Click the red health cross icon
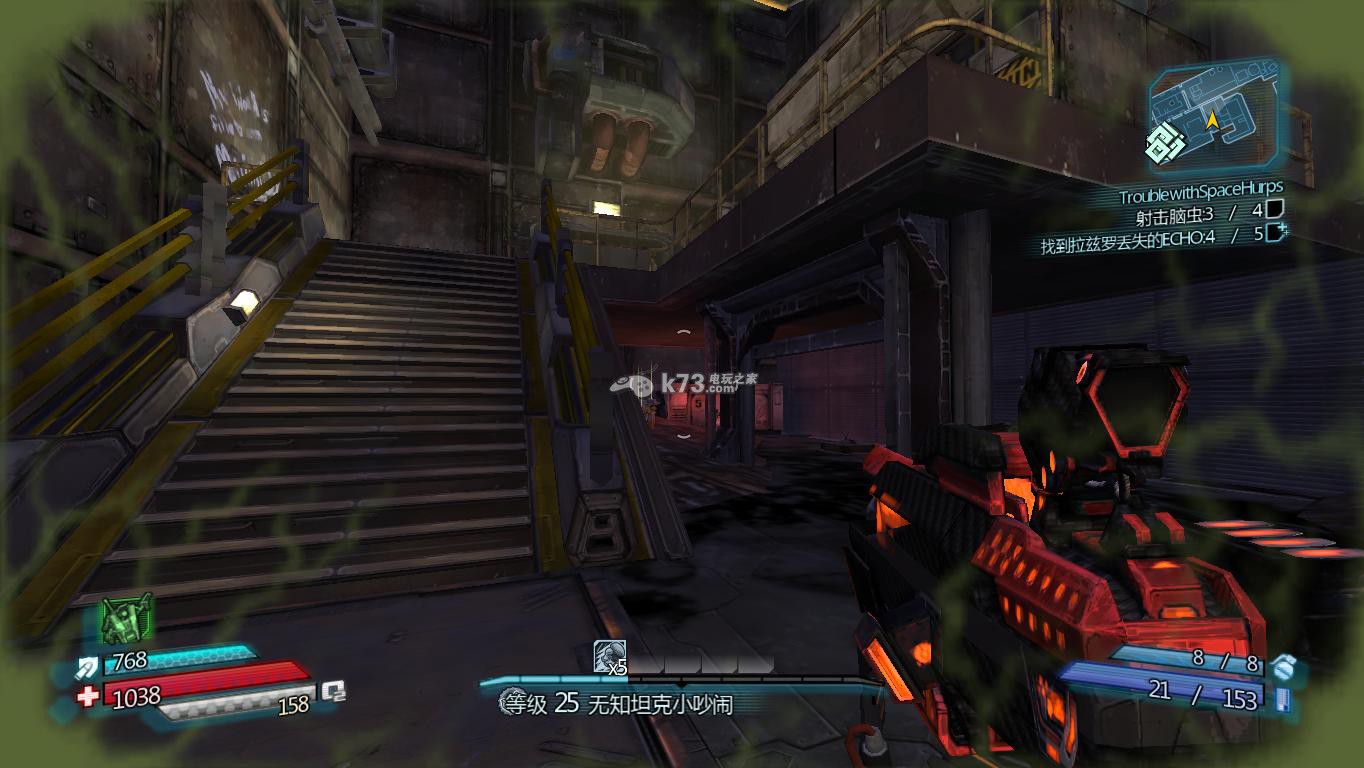Image resolution: width=1364 pixels, height=768 pixels. [x=88, y=695]
